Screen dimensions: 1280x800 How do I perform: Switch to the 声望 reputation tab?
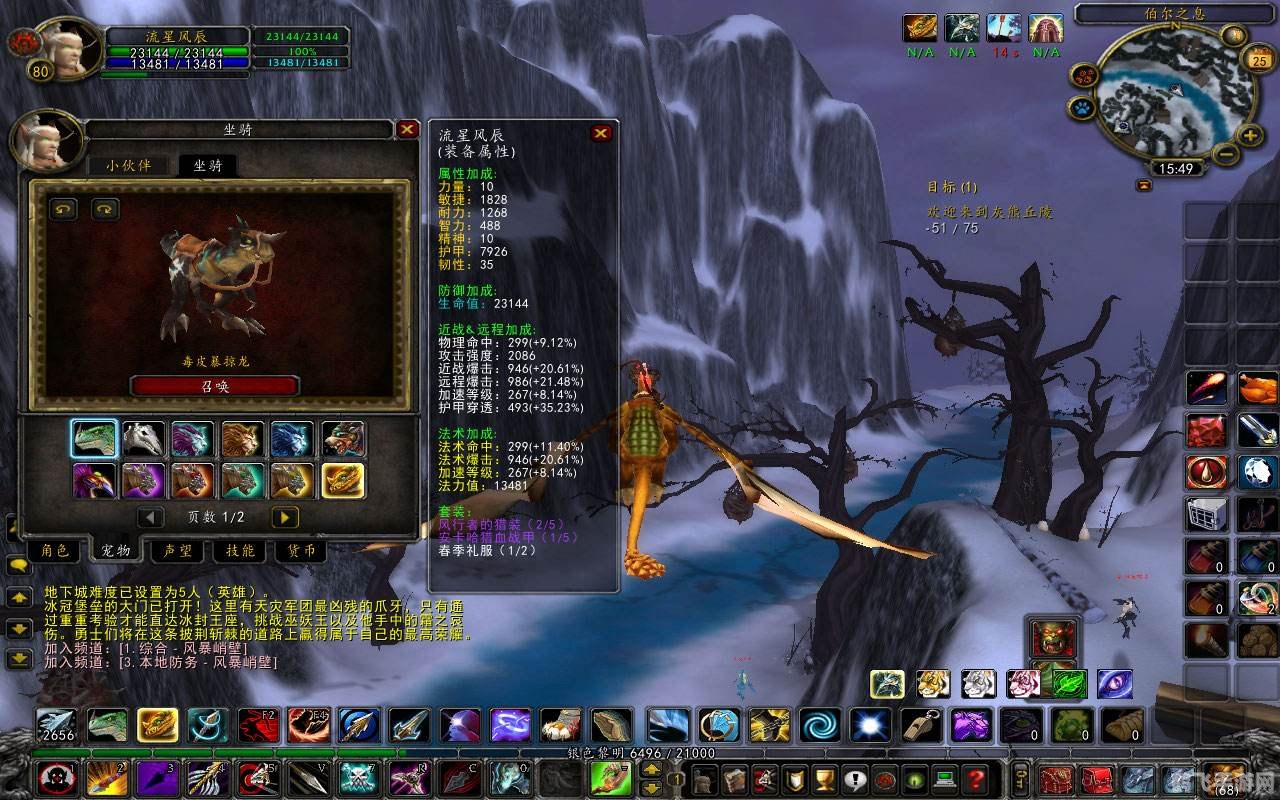178,551
